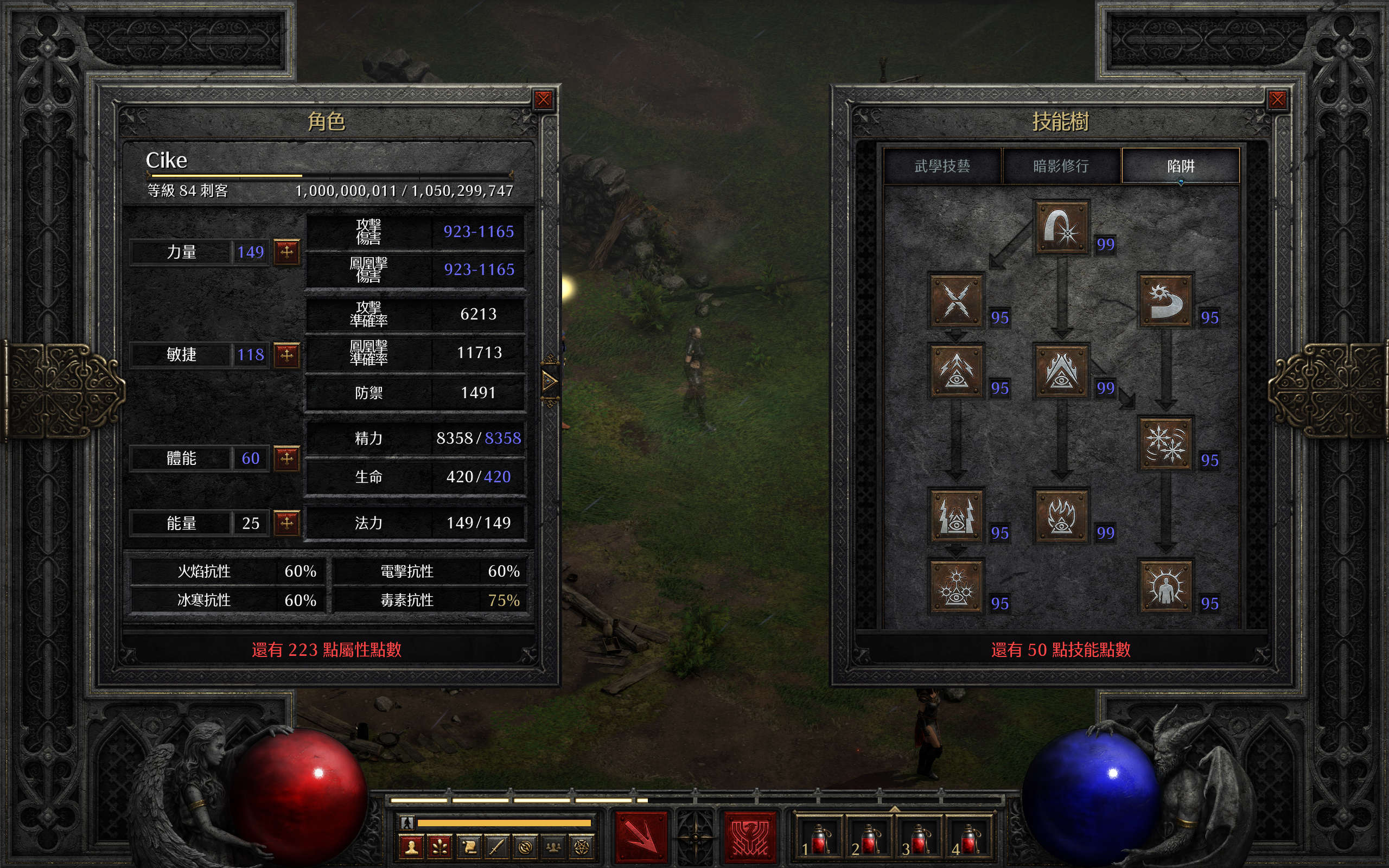
Task: Open the party menu icon
Action: 553,847
